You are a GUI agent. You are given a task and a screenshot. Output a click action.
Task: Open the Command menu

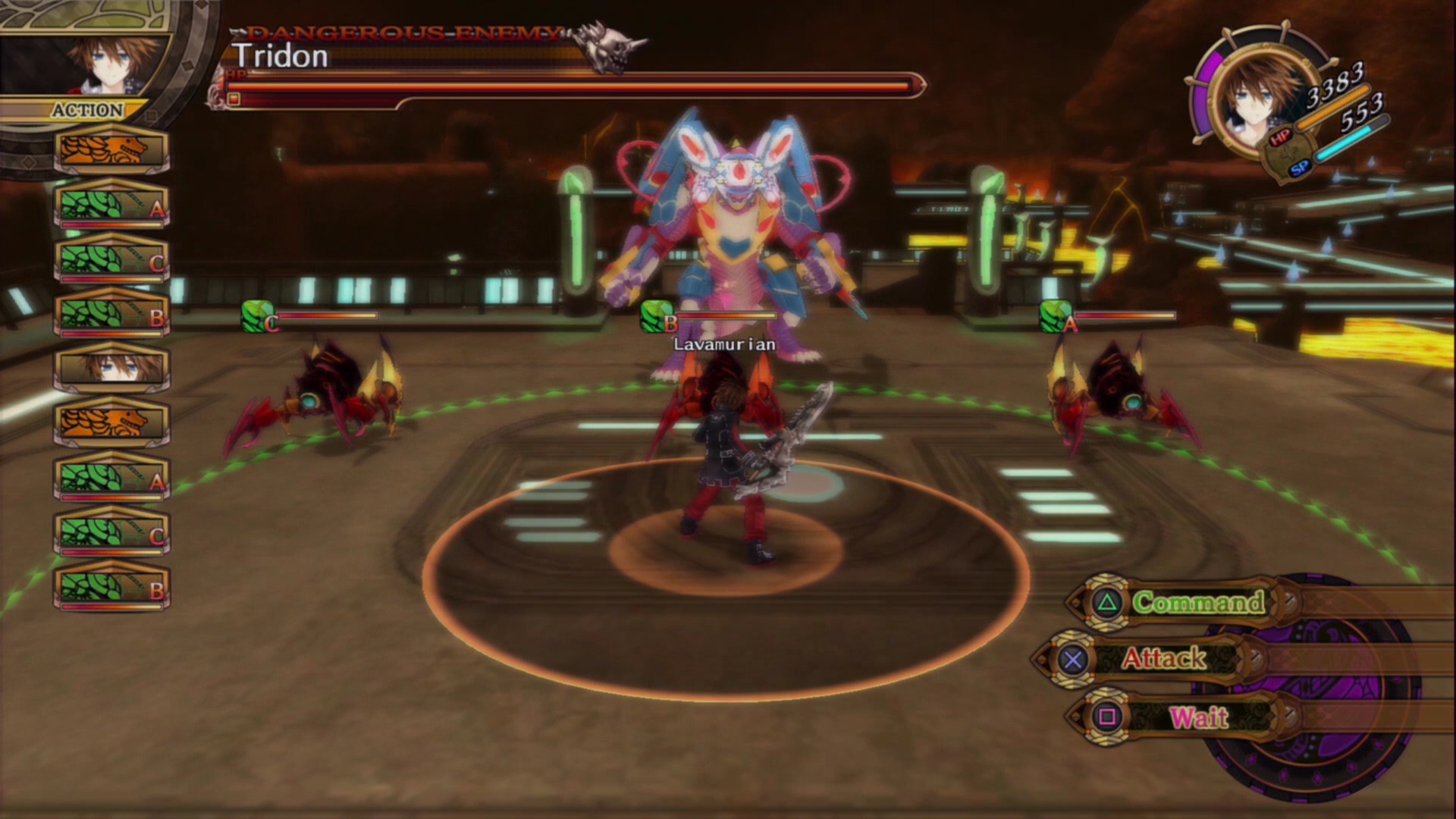pyautogui.click(x=1197, y=602)
